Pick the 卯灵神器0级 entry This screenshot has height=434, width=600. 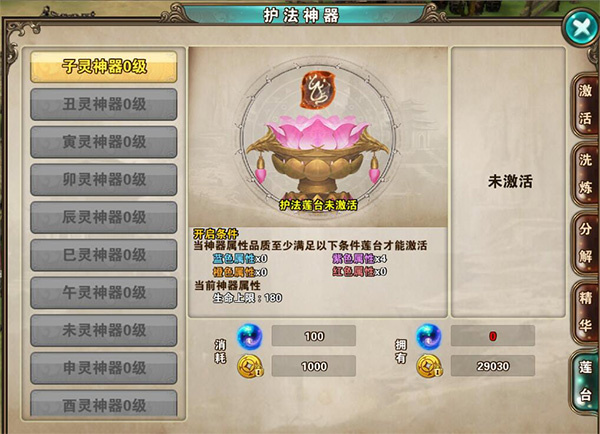coord(104,180)
